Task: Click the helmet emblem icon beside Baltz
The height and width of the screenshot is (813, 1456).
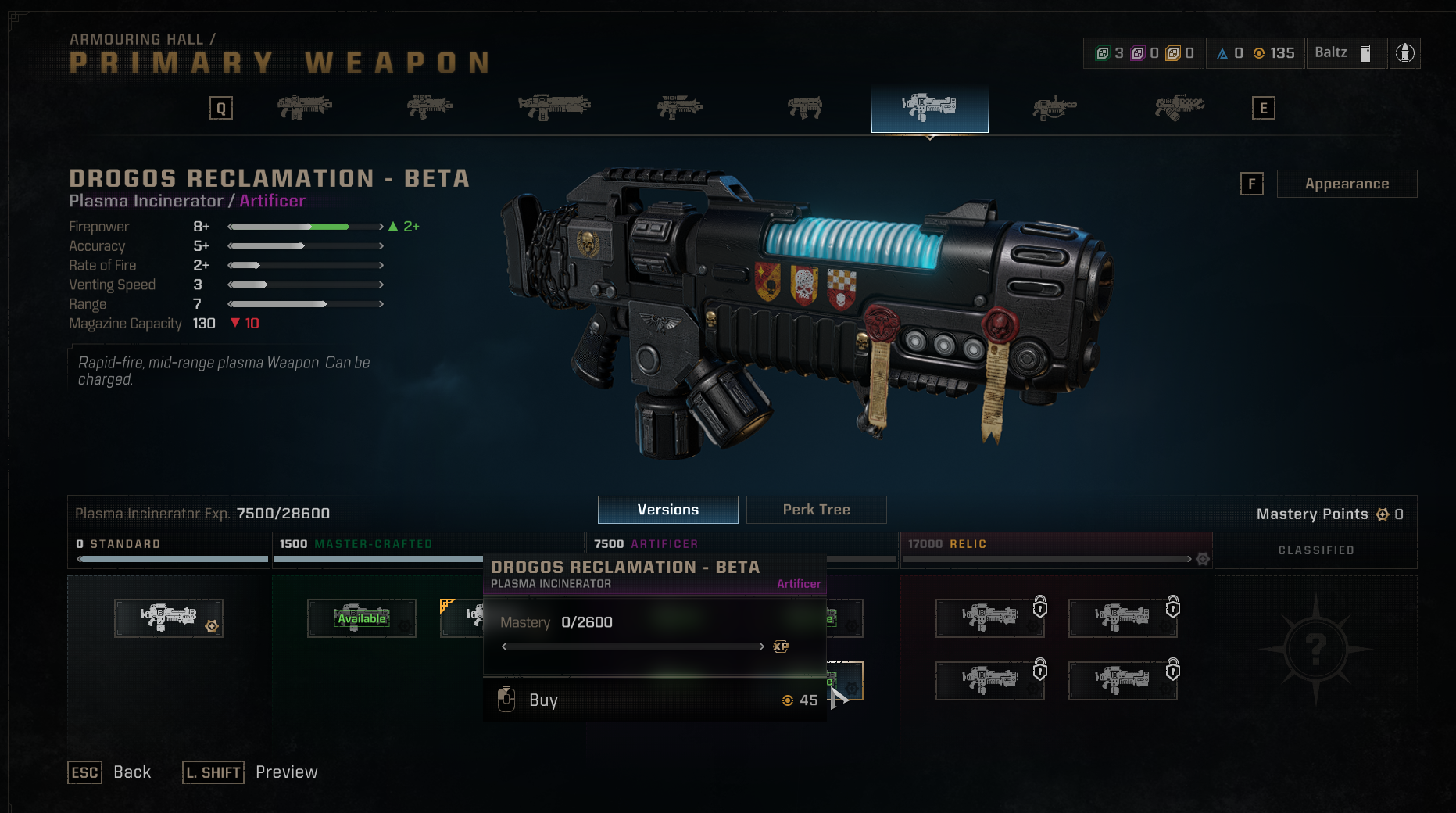Action: (x=1404, y=53)
